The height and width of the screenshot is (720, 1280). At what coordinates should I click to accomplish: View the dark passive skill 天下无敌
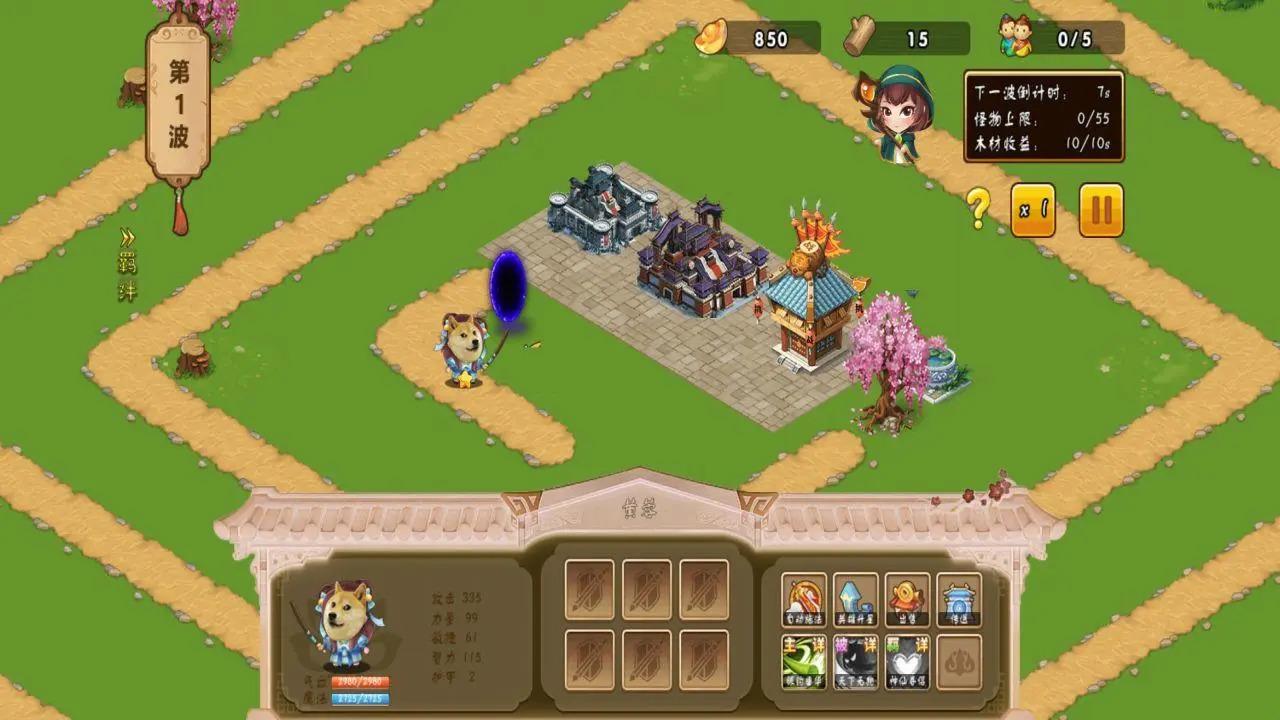856,661
